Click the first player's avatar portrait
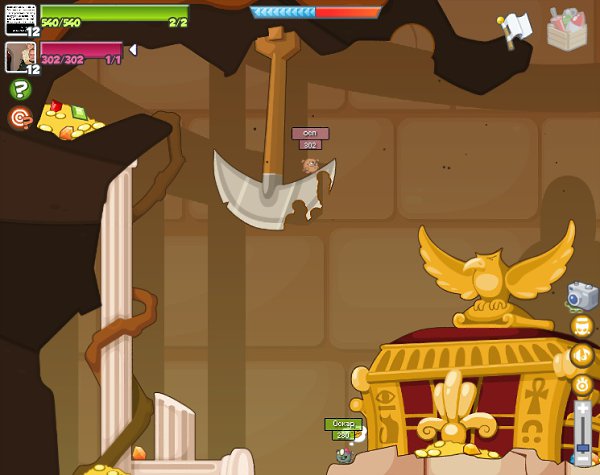The height and width of the screenshot is (475, 600). pos(20,18)
